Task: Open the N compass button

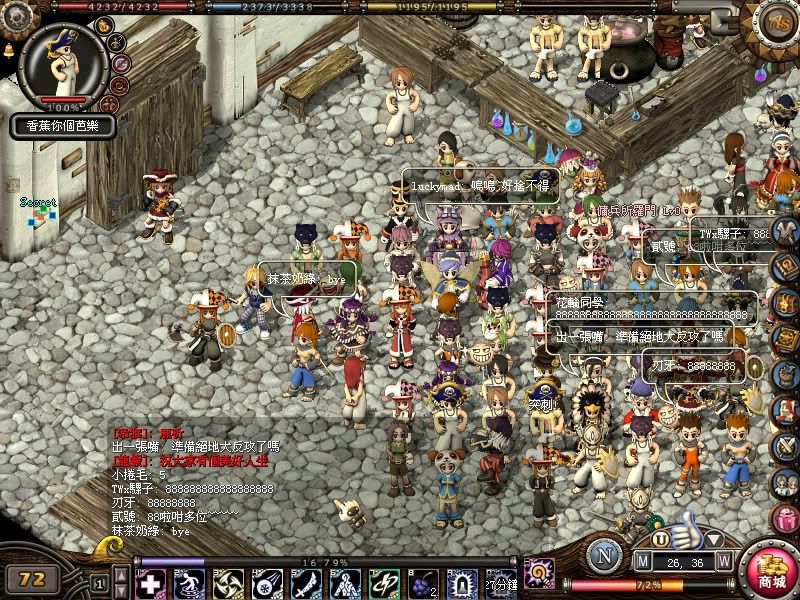Action: point(605,556)
